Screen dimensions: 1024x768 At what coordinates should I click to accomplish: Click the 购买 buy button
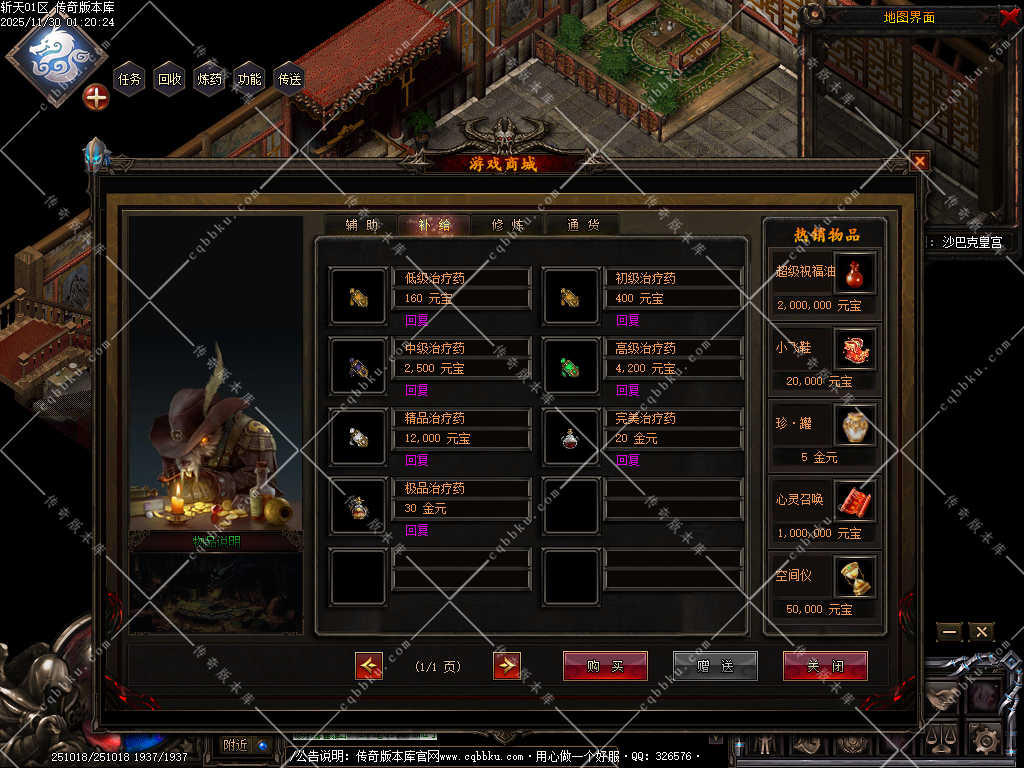tap(605, 666)
